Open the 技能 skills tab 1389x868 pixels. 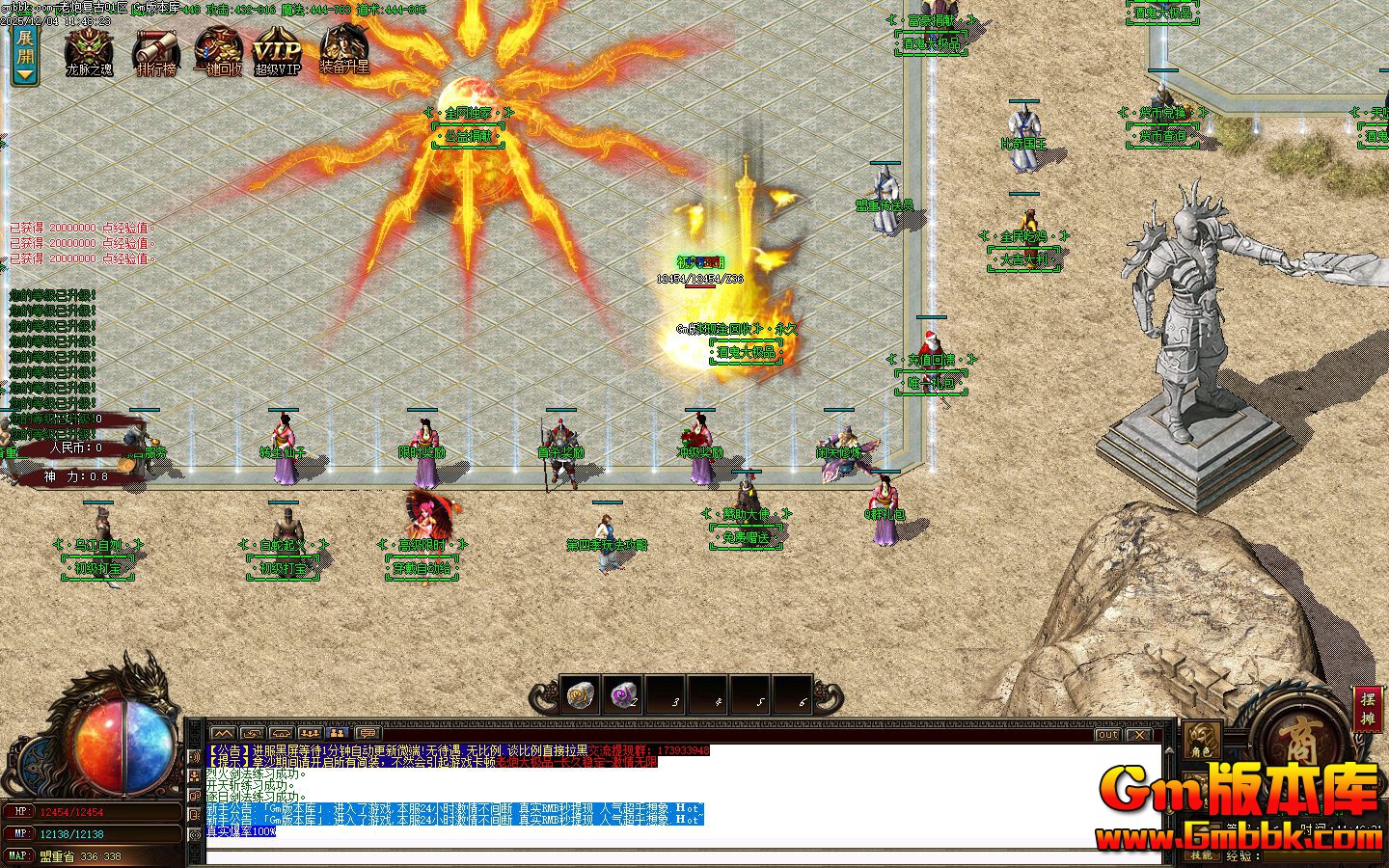click(x=1203, y=855)
